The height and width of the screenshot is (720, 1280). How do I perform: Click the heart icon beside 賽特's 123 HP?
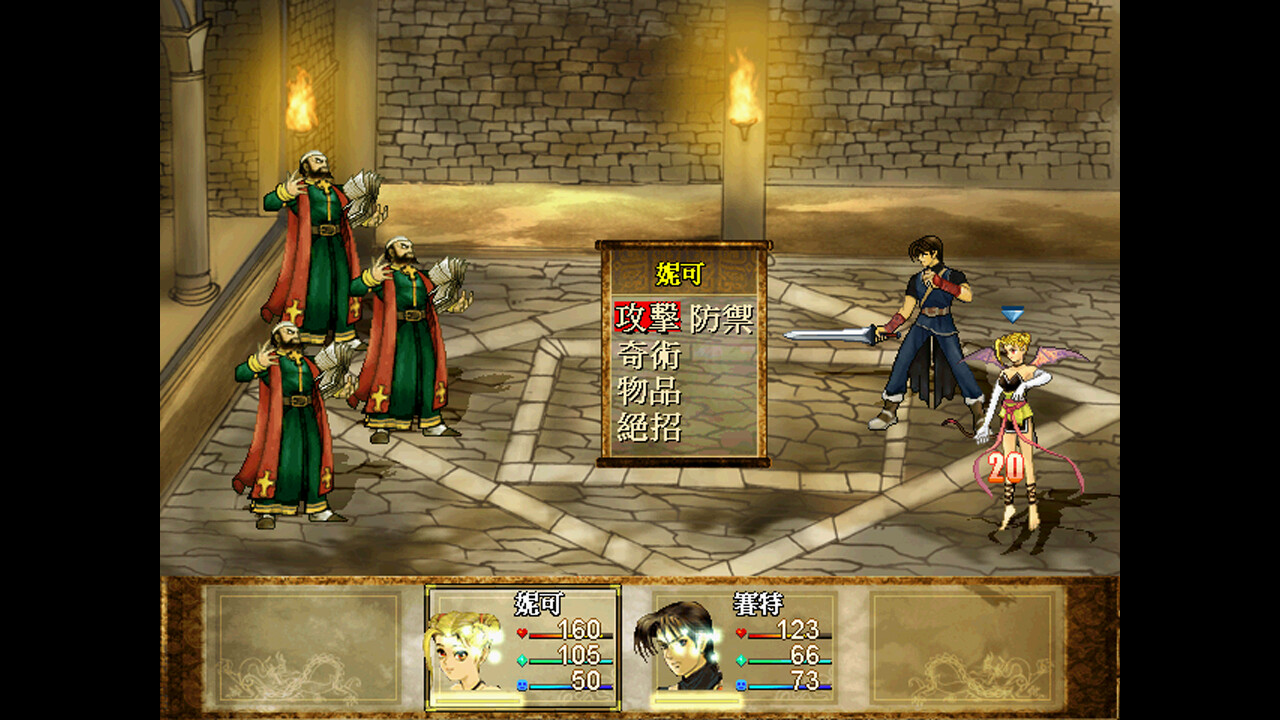741,633
